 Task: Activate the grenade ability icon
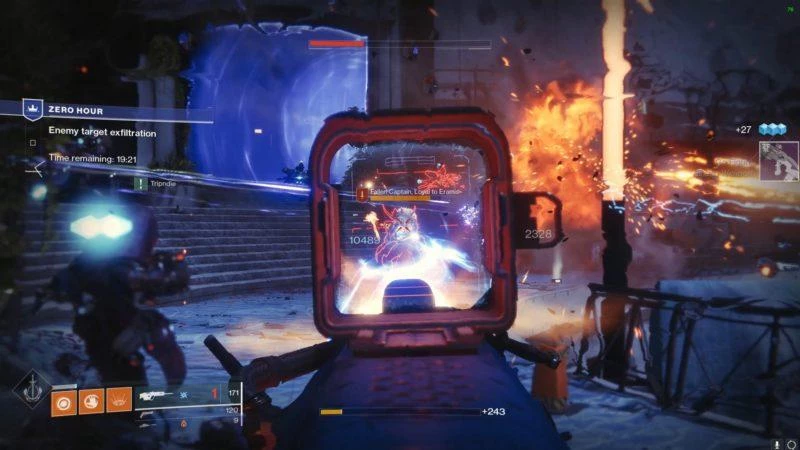point(64,400)
